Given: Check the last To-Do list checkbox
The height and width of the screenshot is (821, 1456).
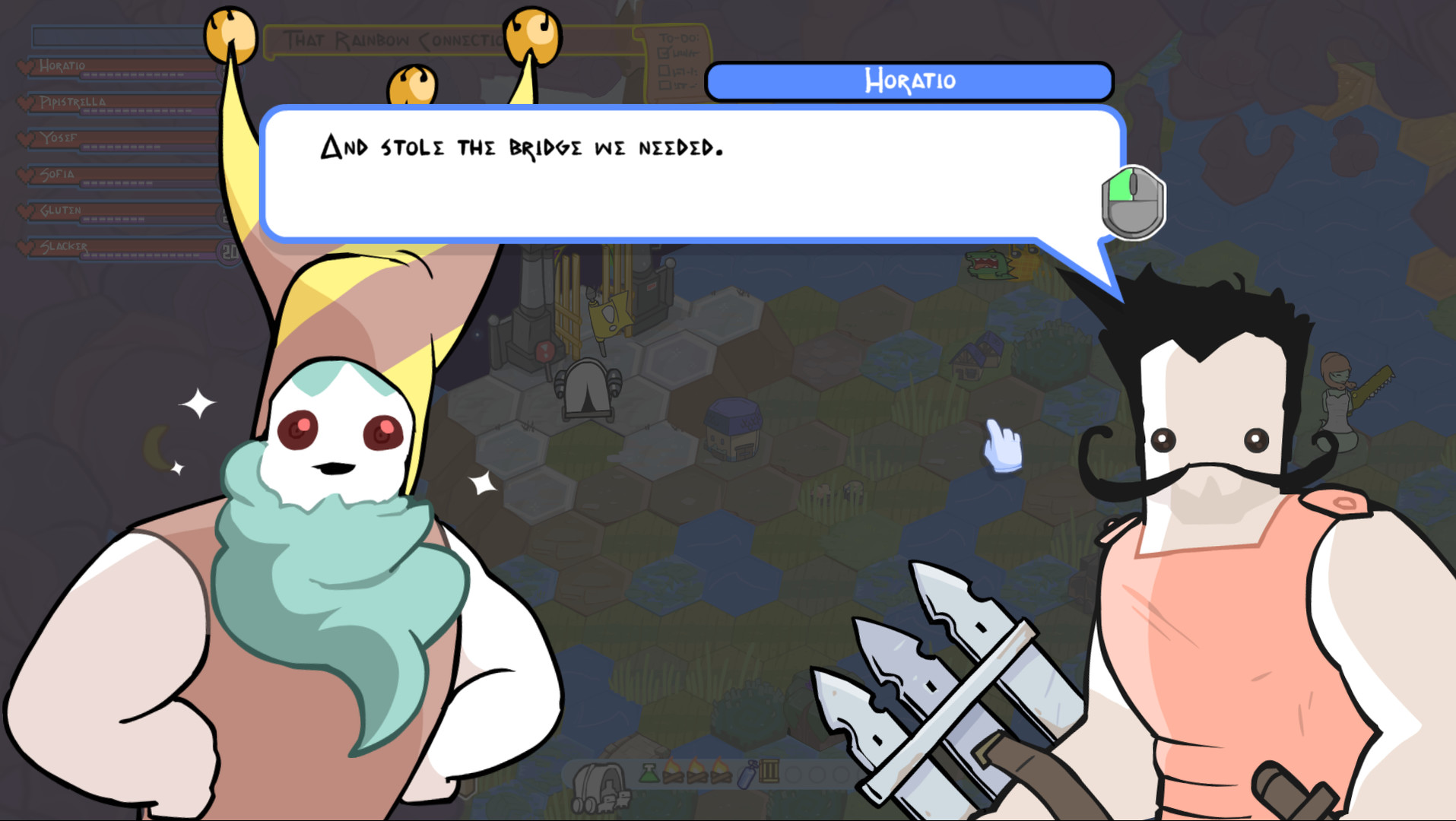Looking at the screenshot, I should [x=664, y=85].
